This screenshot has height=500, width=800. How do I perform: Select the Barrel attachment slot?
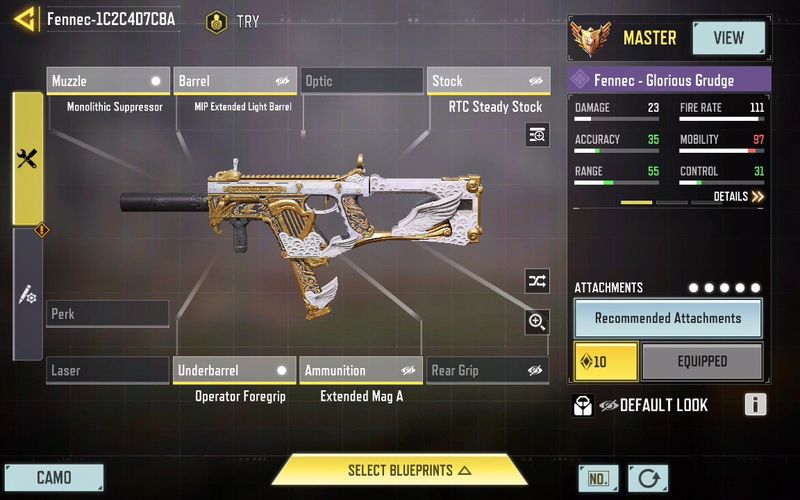point(235,81)
